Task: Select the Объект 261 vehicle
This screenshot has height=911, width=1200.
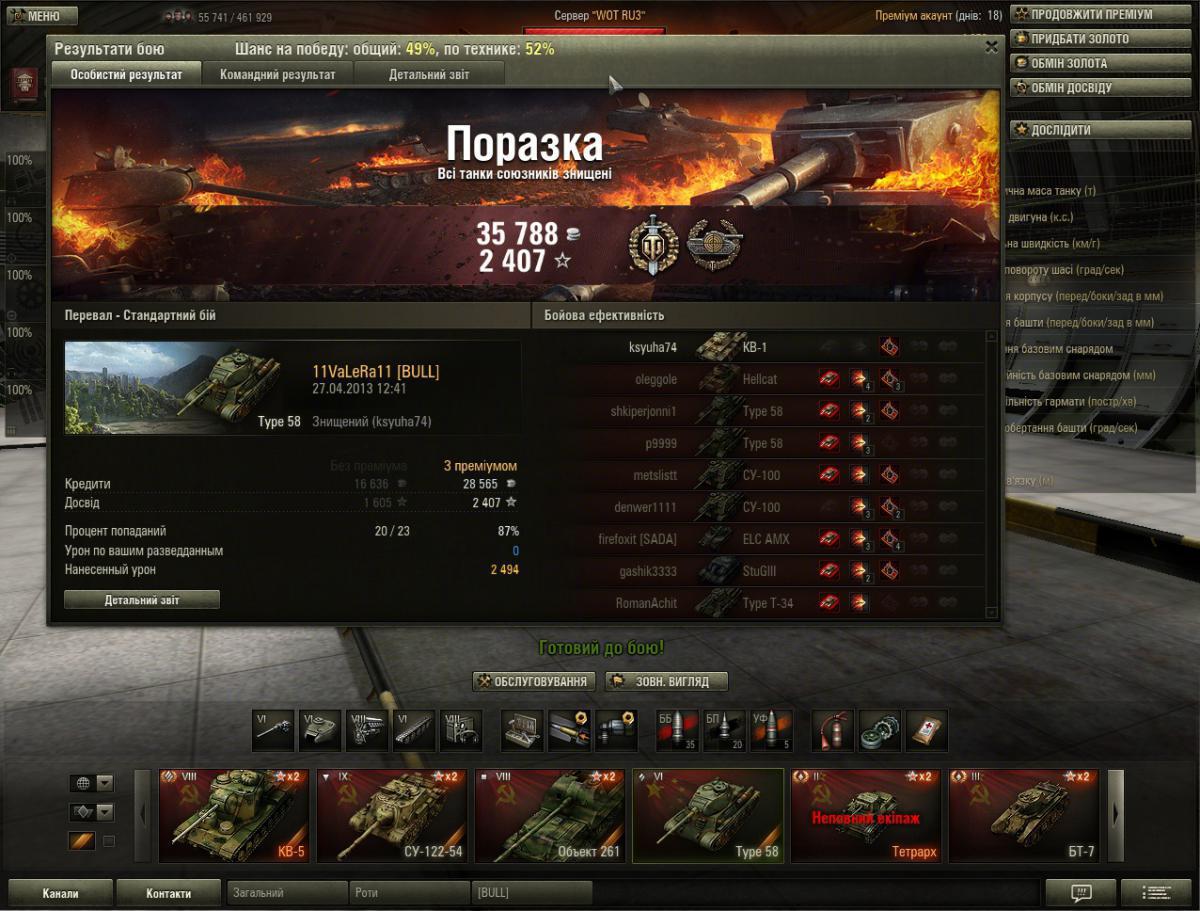Action: coord(550,815)
